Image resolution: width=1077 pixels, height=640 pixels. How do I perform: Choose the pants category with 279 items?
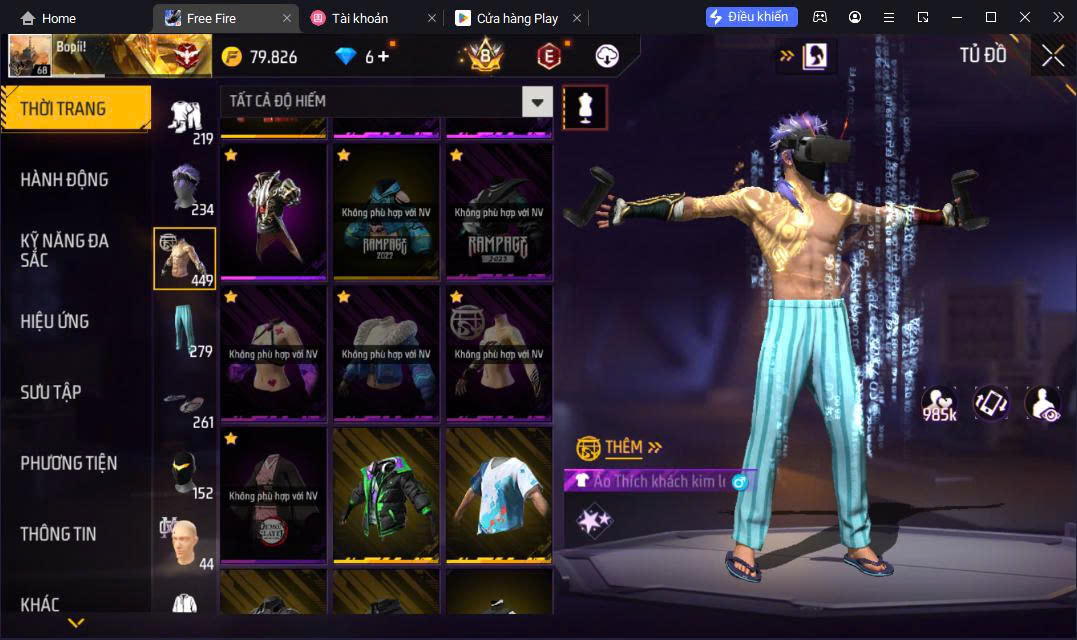[185, 330]
